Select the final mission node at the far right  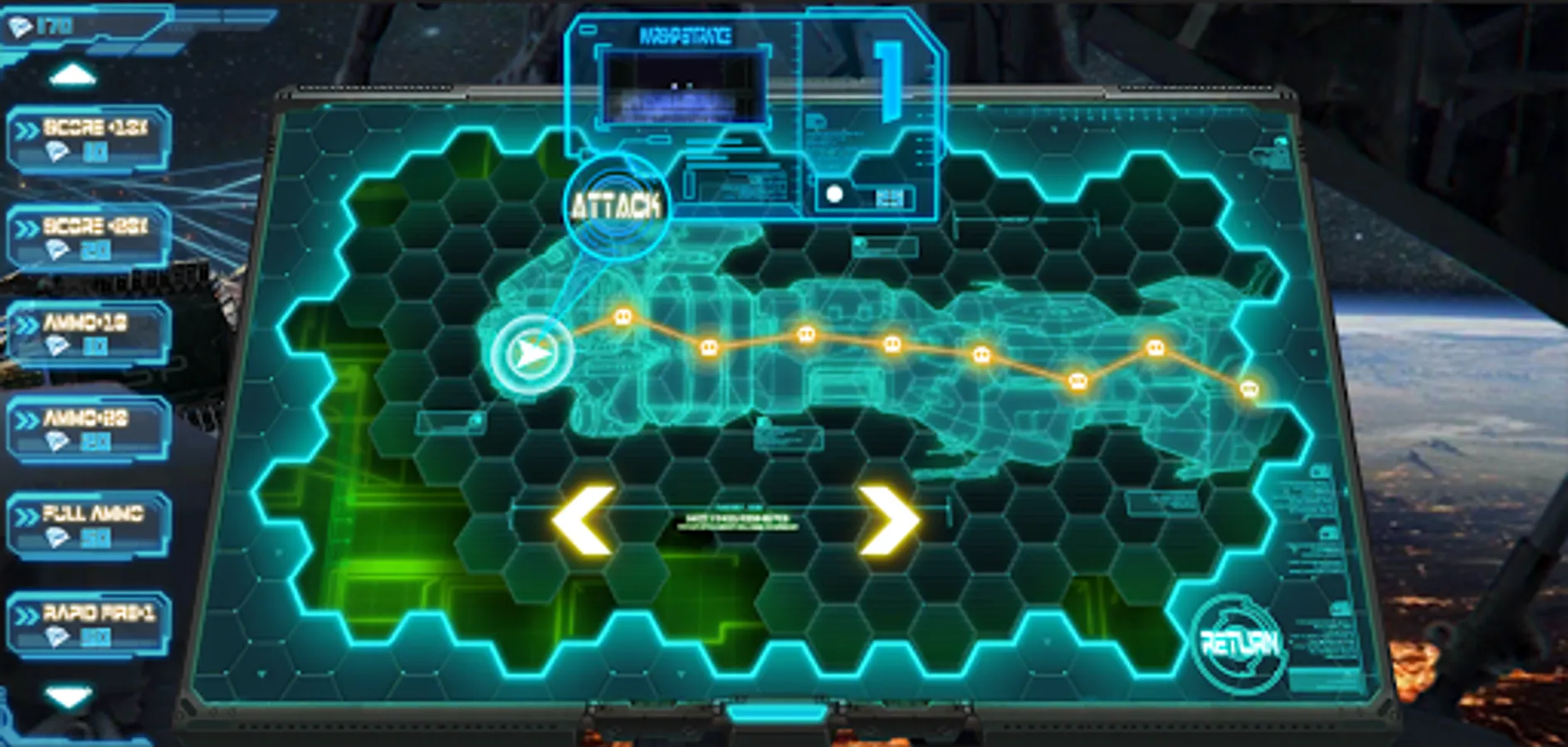tap(1248, 387)
